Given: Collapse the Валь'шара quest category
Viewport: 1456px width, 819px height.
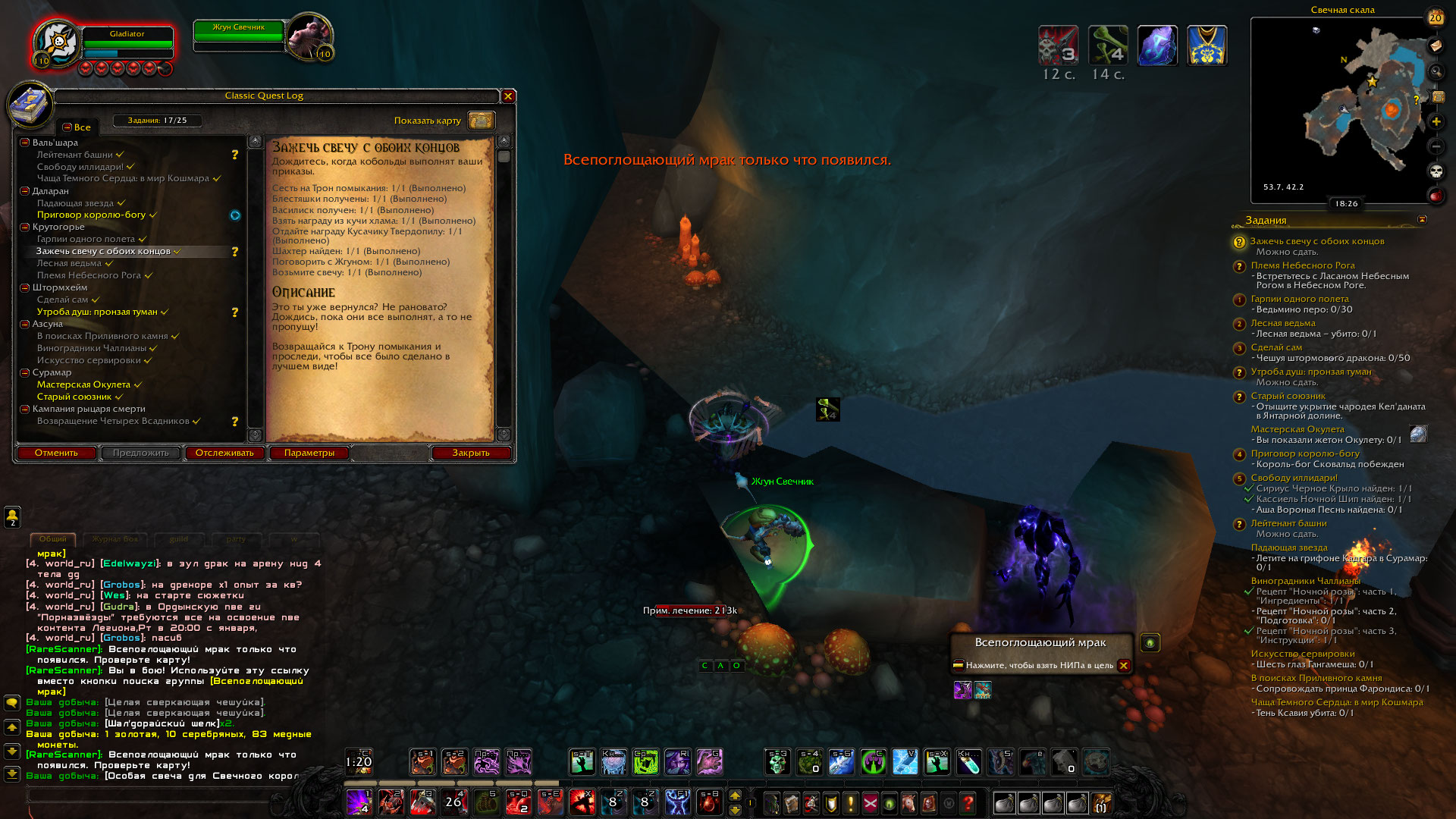Looking at the screenshot, I should click(25, 143).
